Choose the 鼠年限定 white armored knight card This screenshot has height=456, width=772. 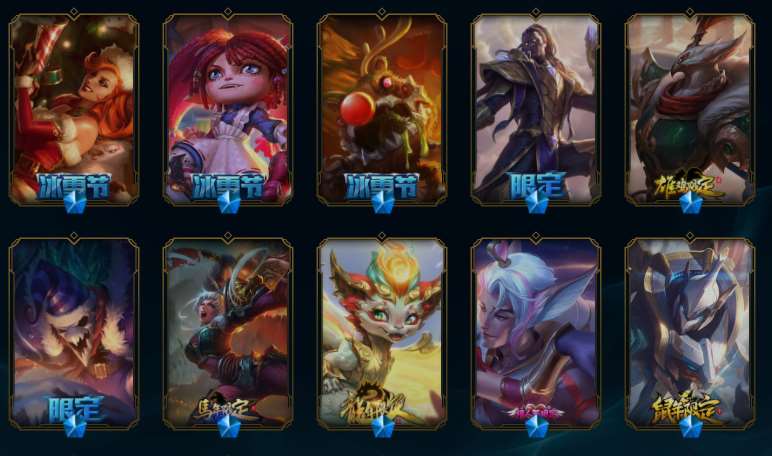click(690, 334)
